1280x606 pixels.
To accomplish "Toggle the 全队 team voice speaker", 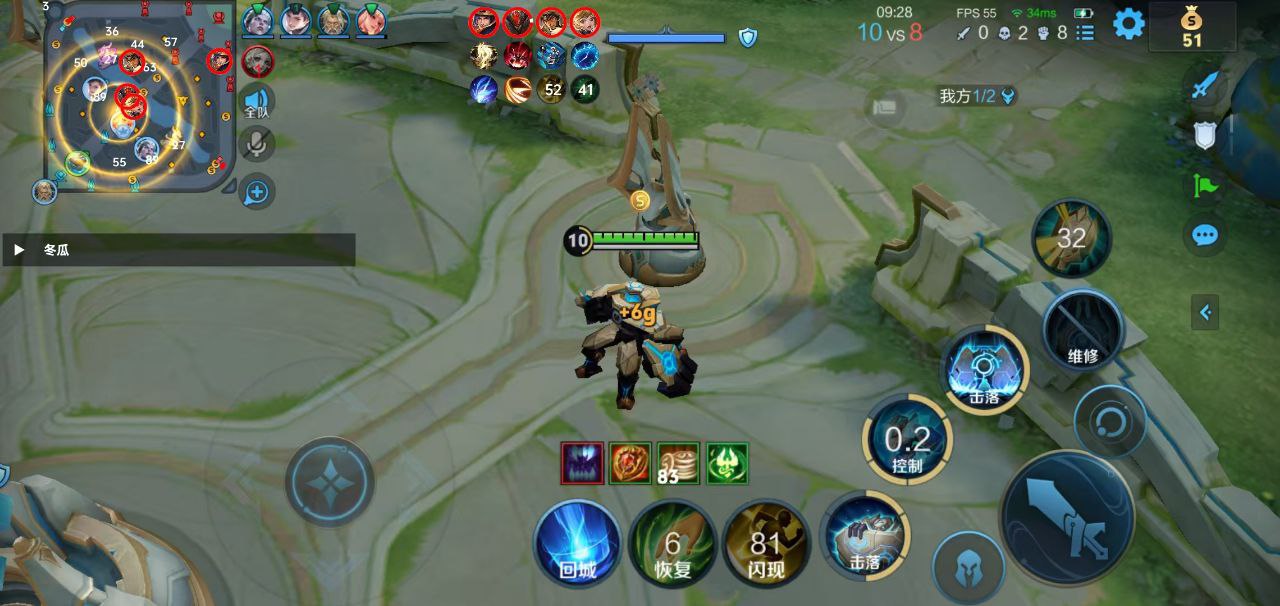I will (x=258, y=102).
